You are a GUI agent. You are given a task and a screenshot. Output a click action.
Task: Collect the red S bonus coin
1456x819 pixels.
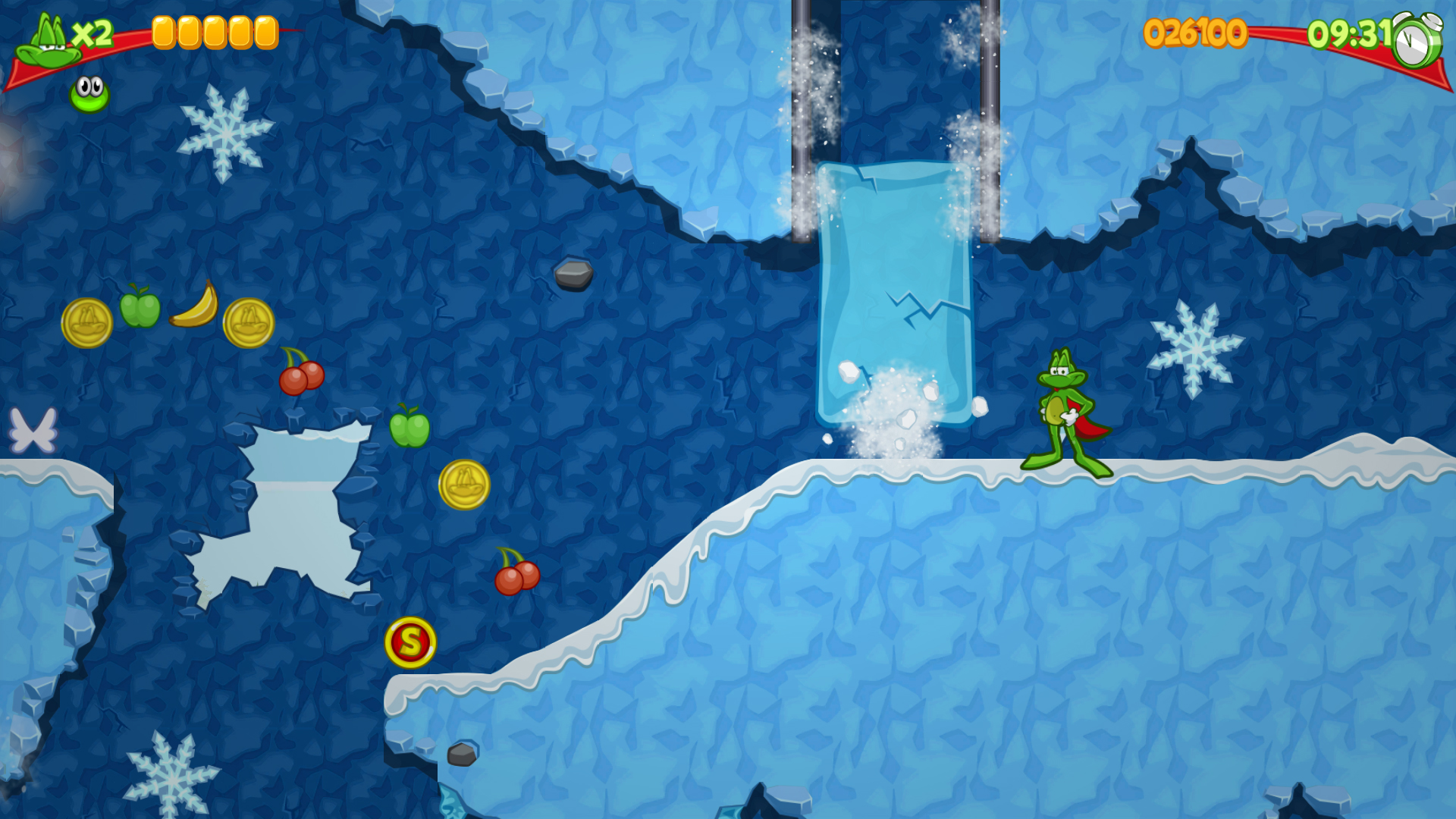[409, 642]
